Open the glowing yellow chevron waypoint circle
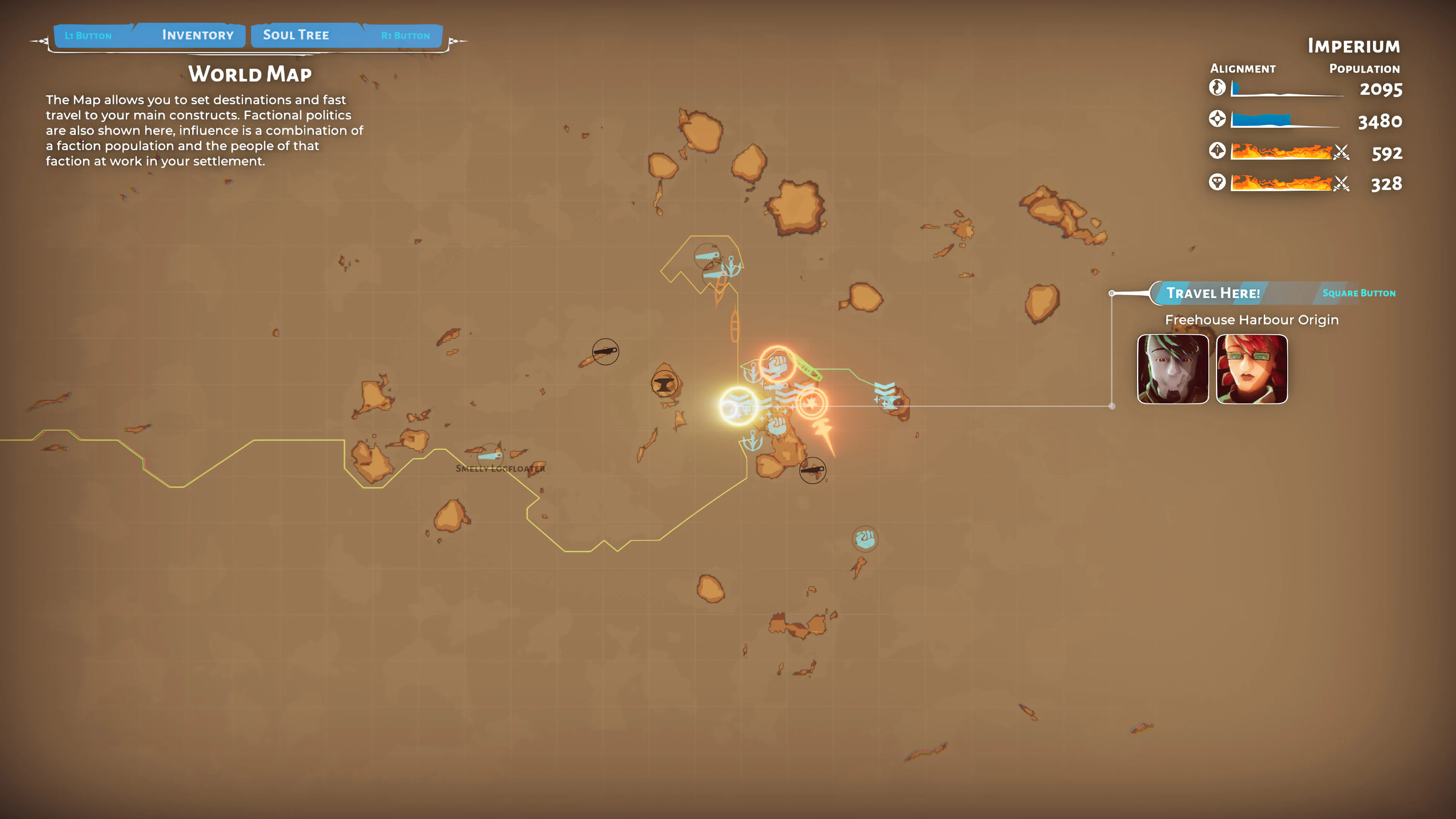Viewport: 1456px width, 819px height. coord(737,406)
